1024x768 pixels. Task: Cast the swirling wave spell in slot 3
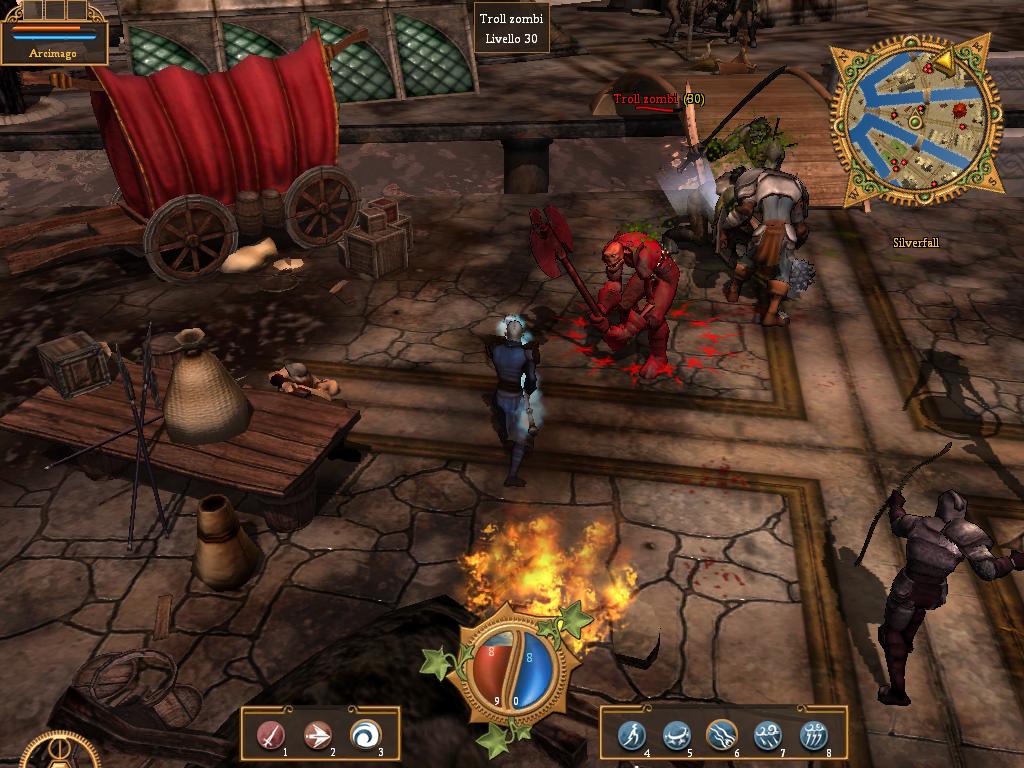[x=366, y=735]
